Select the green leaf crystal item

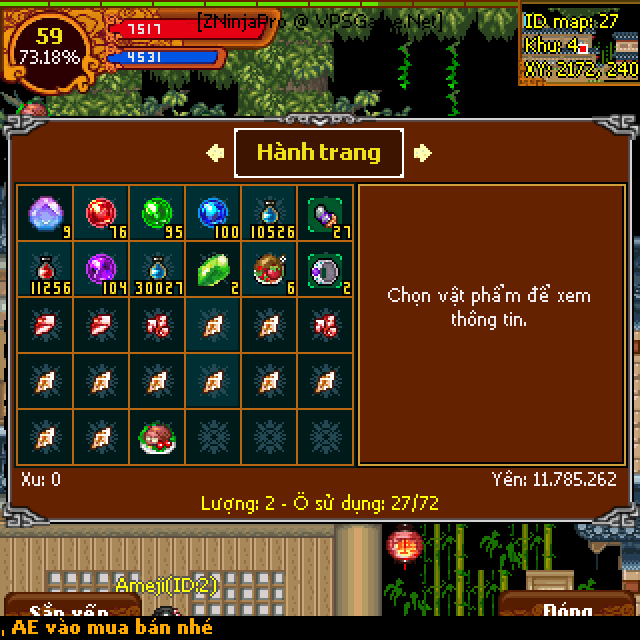click(x=213, y=270)
